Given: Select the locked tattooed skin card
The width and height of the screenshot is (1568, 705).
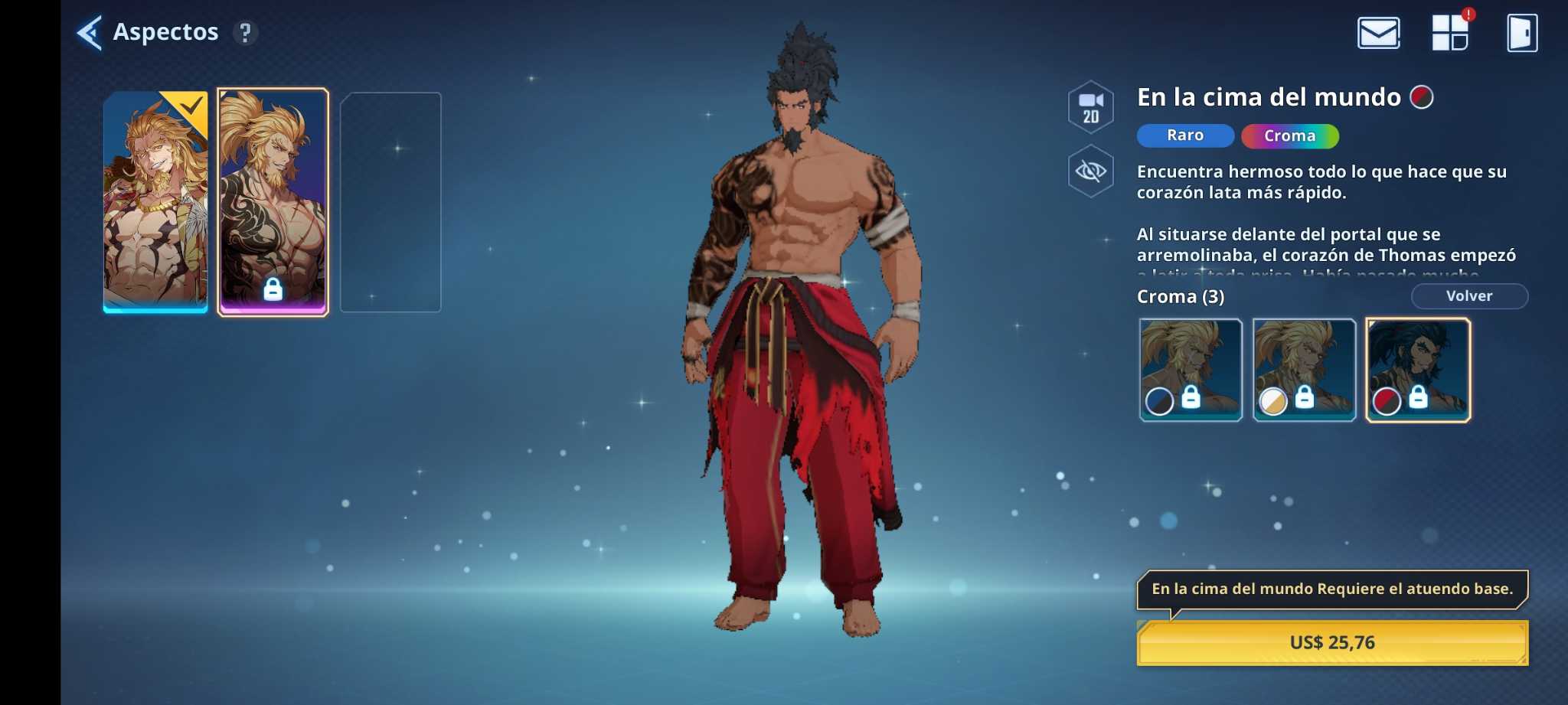Looking at the screenshot, I should click(273, 202).
